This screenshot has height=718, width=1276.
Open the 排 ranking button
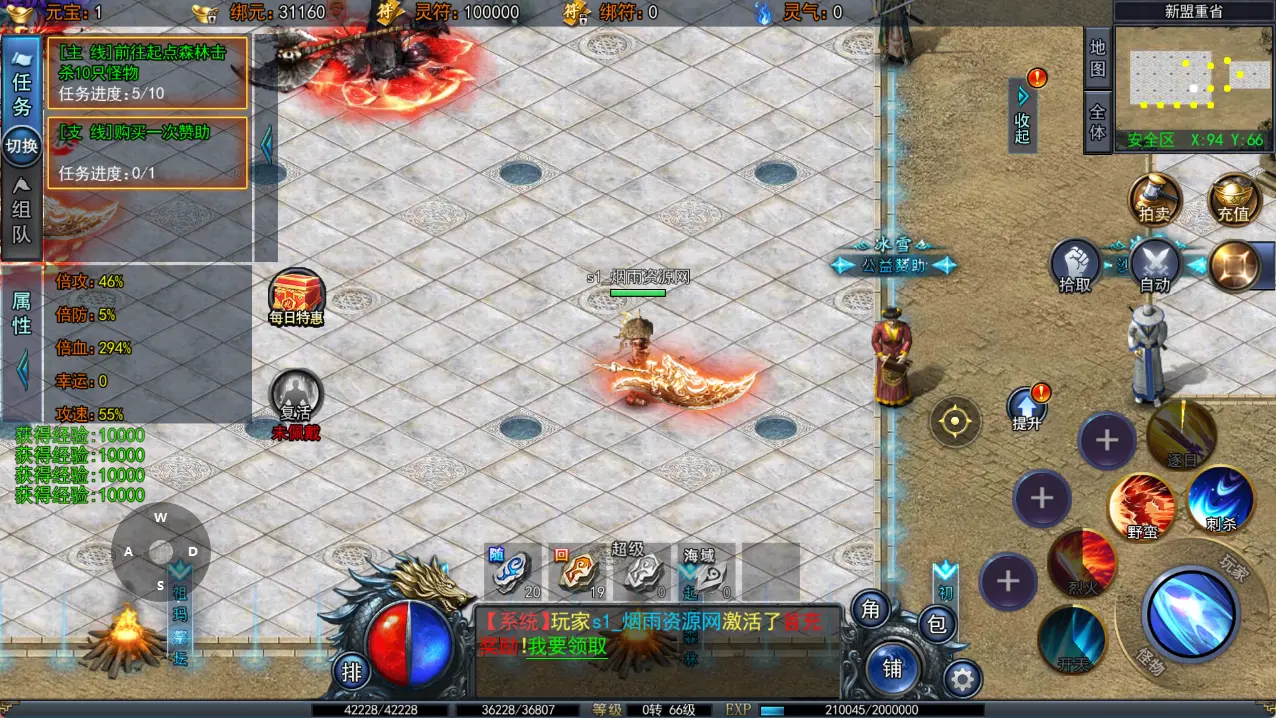[x=352, y=671]
